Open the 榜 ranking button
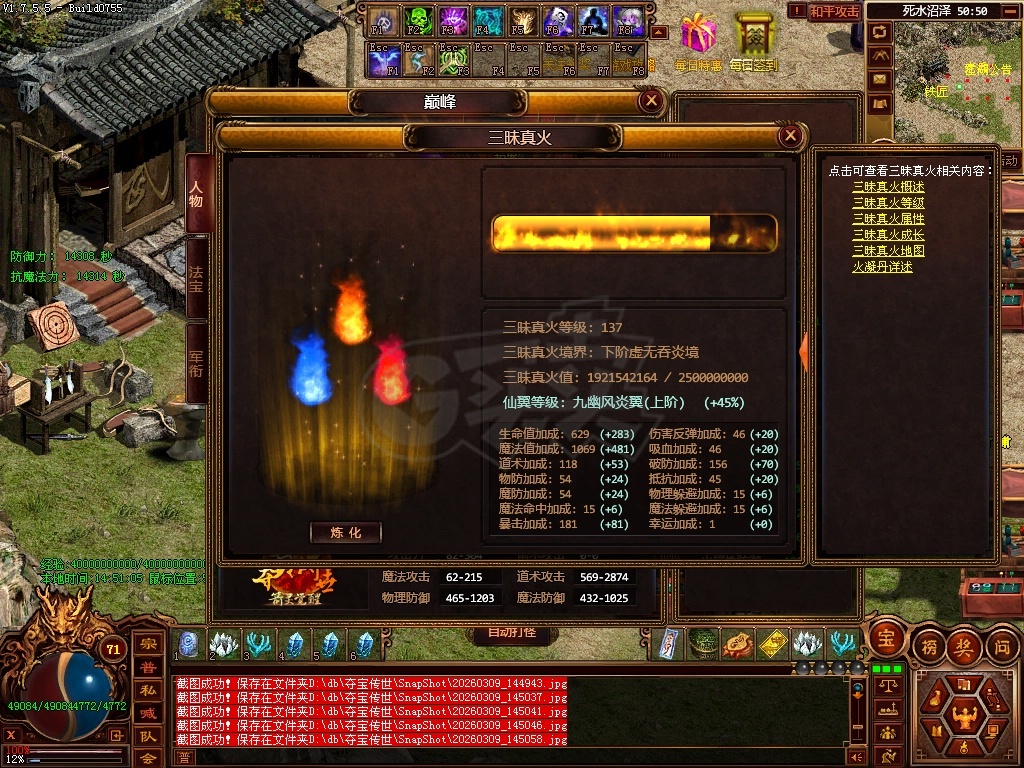This screenshot has height=768, width=1024. (928, 646)
